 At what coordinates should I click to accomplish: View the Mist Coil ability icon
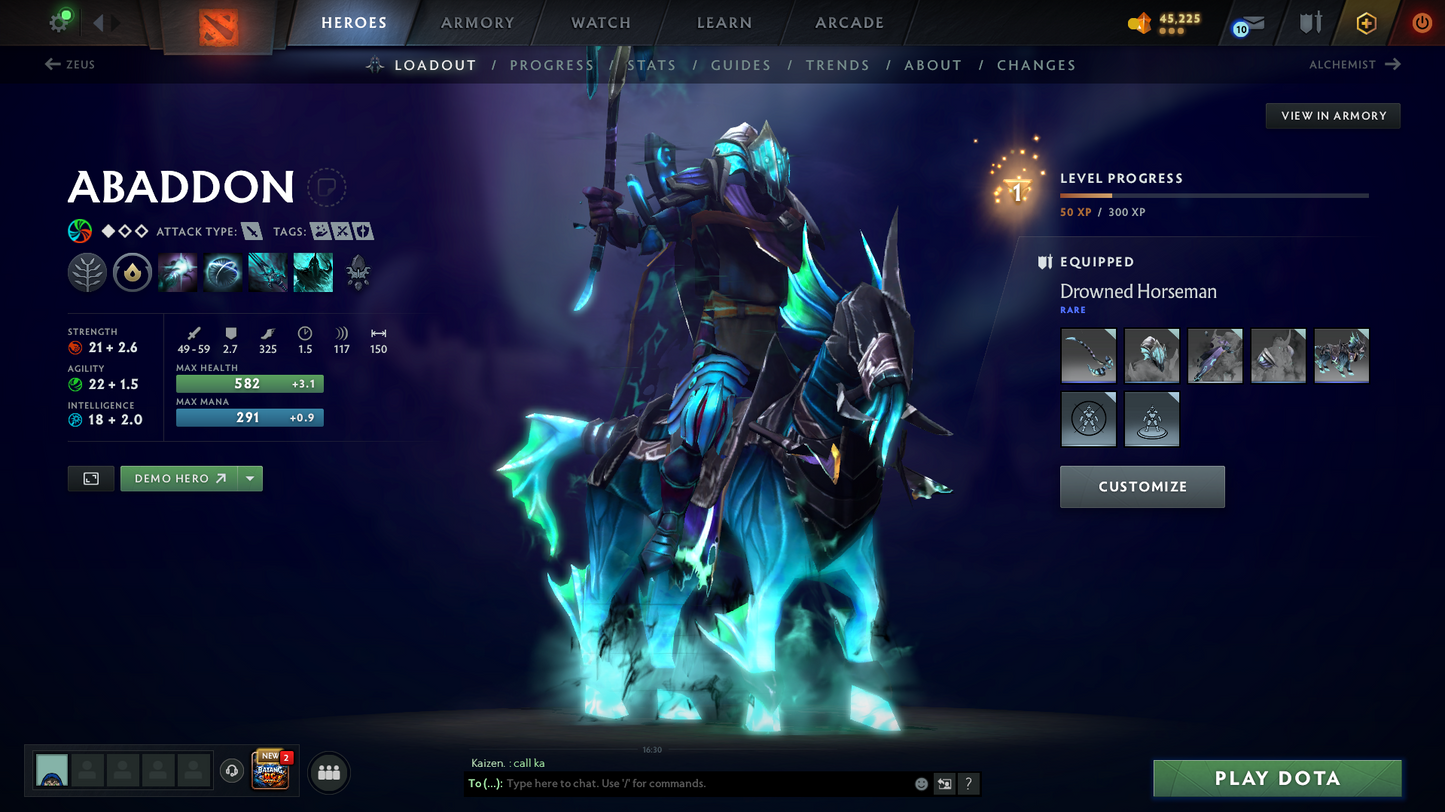(x=177, y=272)
